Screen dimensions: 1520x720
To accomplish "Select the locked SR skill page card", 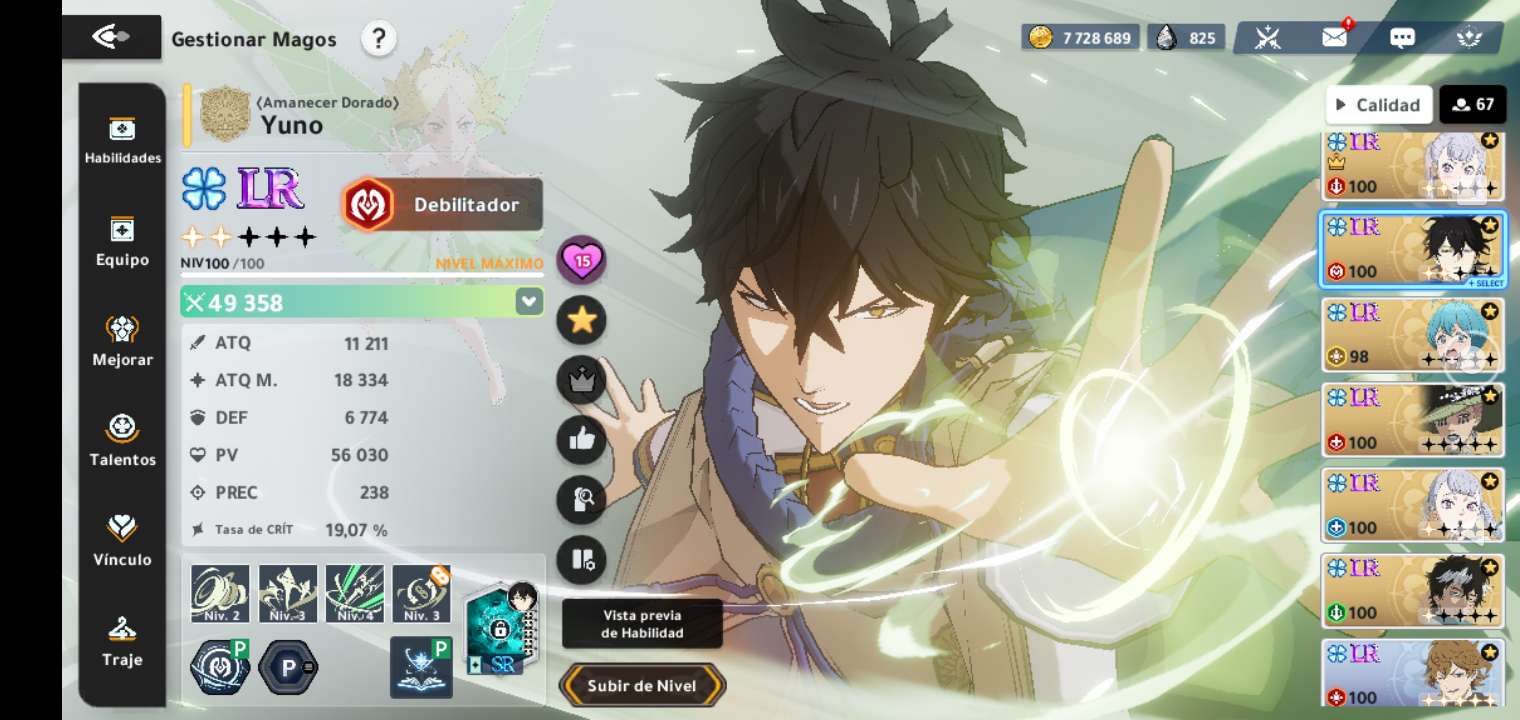I will click(x=502, y=630).
